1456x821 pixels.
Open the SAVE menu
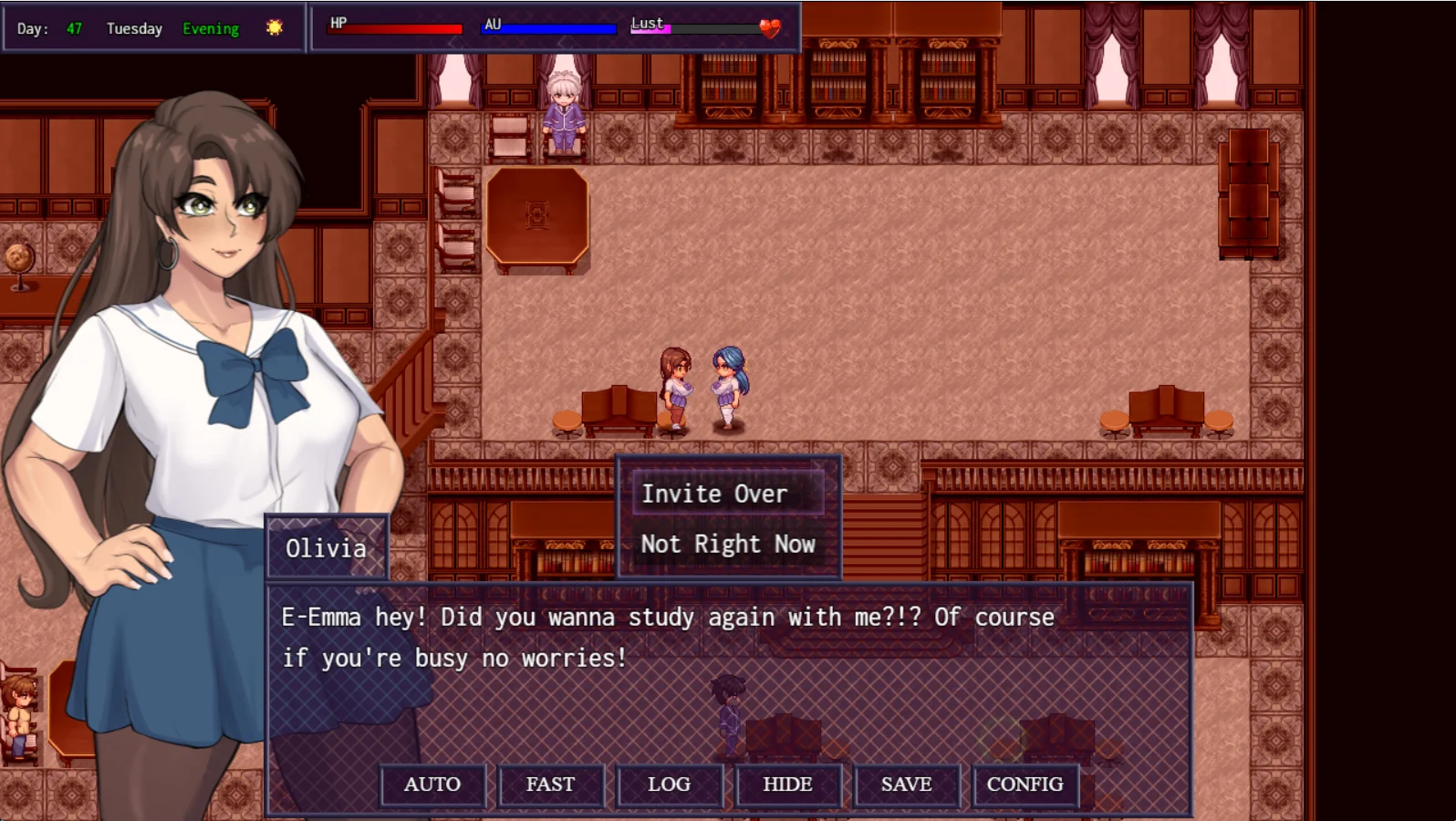[x=906, y=785]
